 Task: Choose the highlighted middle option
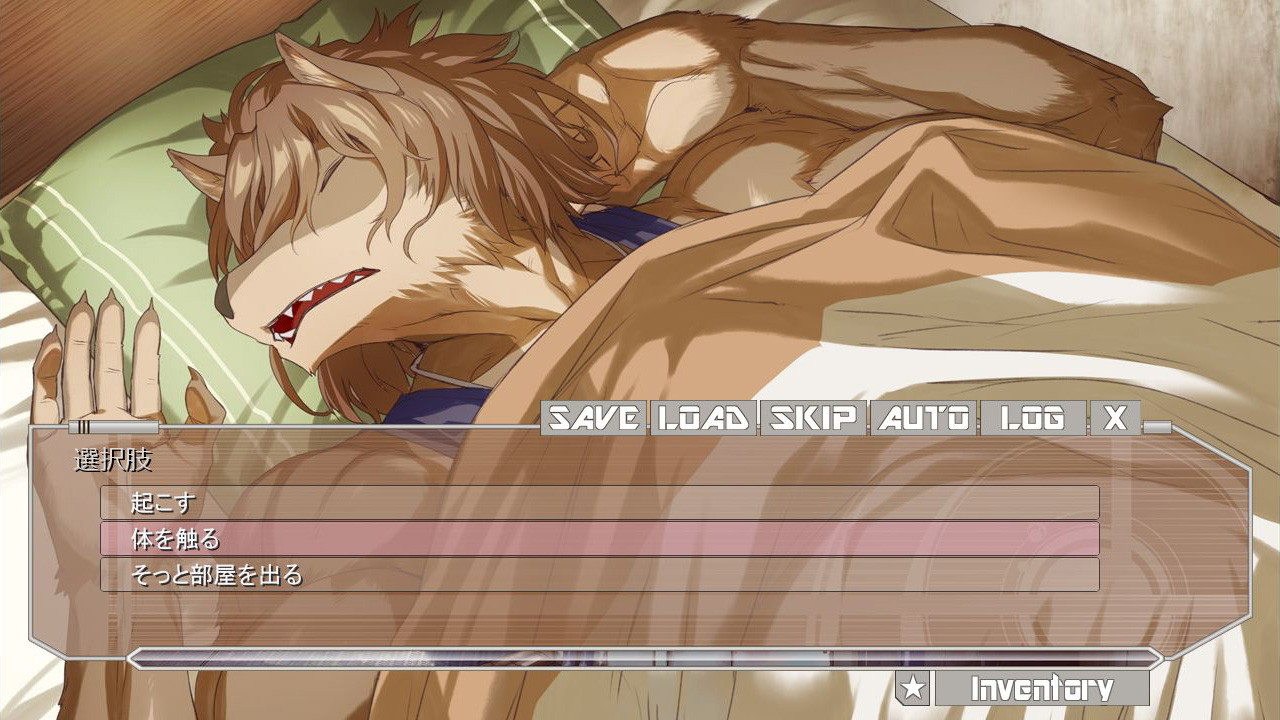[x=600, y=540]
